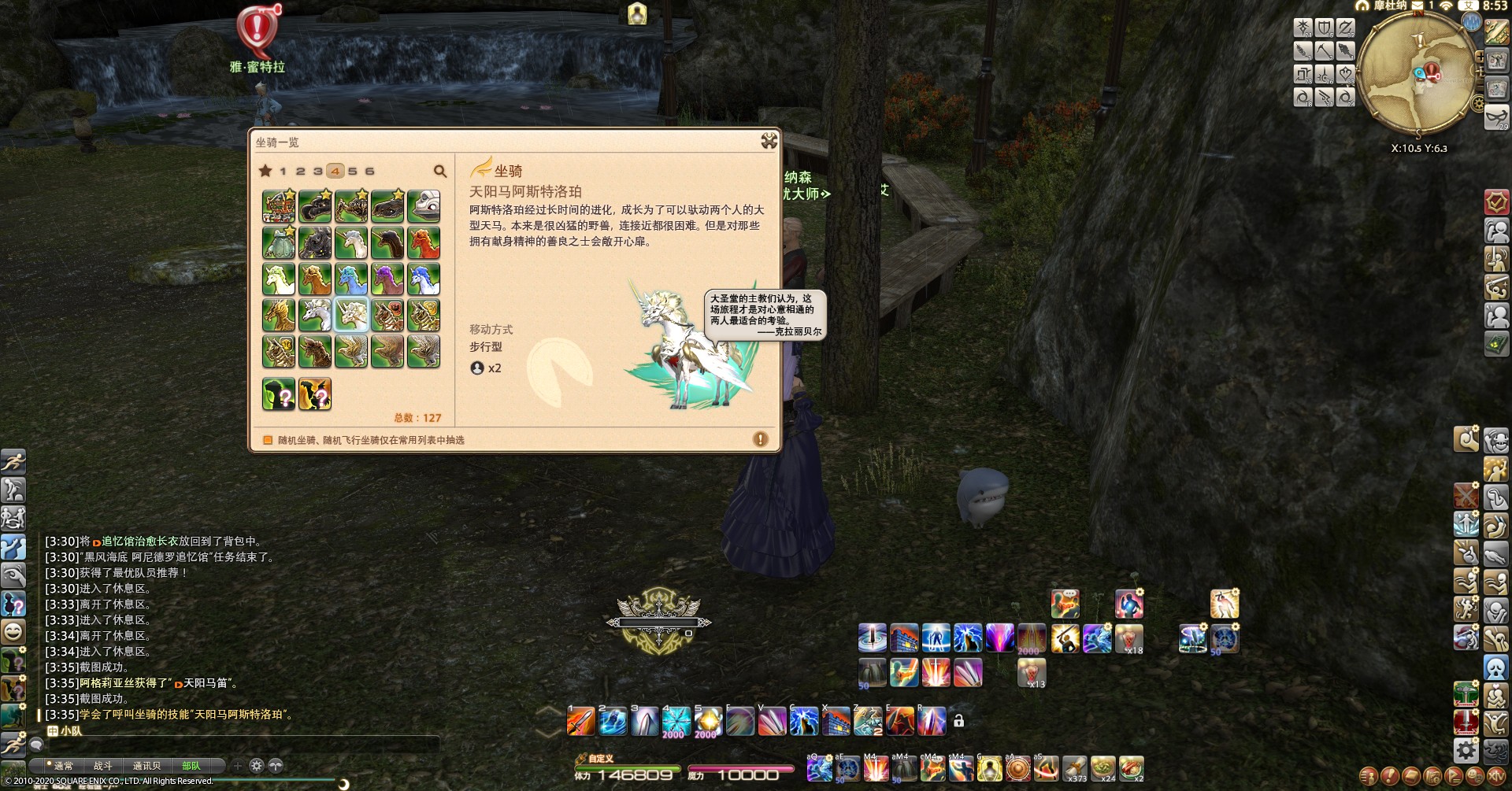The image size is (1512, 791).
Task: Toggle random mounts from favorites checkbox
Action: (x=268, y=440)
